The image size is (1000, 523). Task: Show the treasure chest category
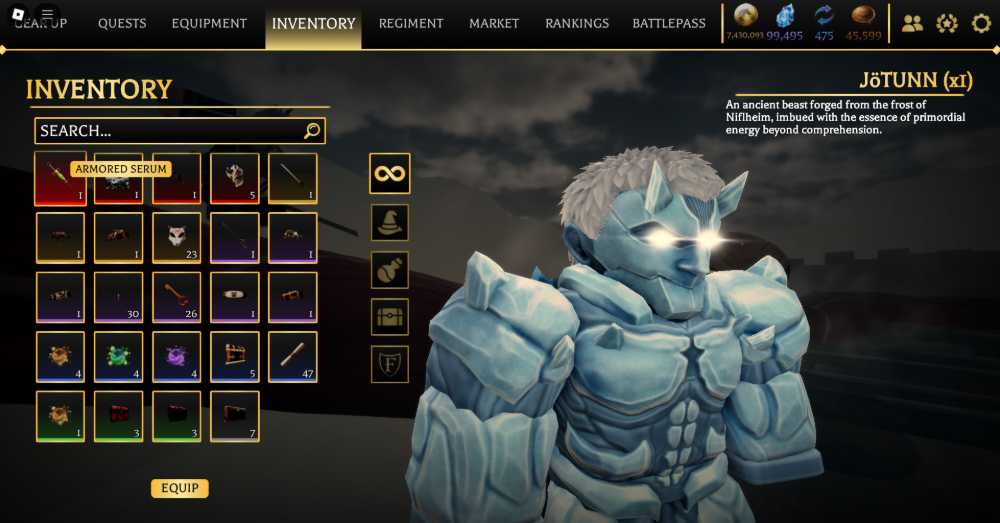[x=390, y=317]
